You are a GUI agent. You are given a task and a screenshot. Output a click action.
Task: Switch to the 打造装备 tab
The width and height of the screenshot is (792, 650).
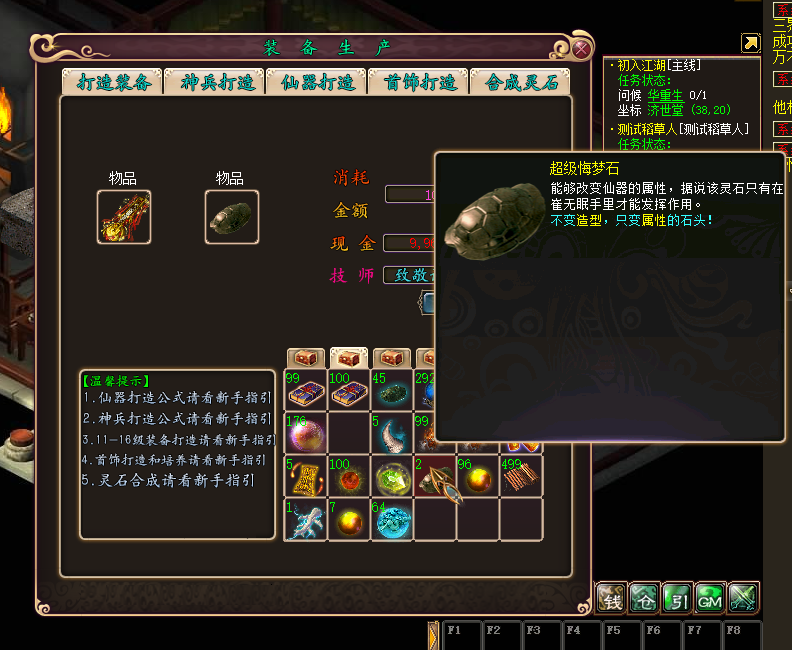(x=113, y=83)
